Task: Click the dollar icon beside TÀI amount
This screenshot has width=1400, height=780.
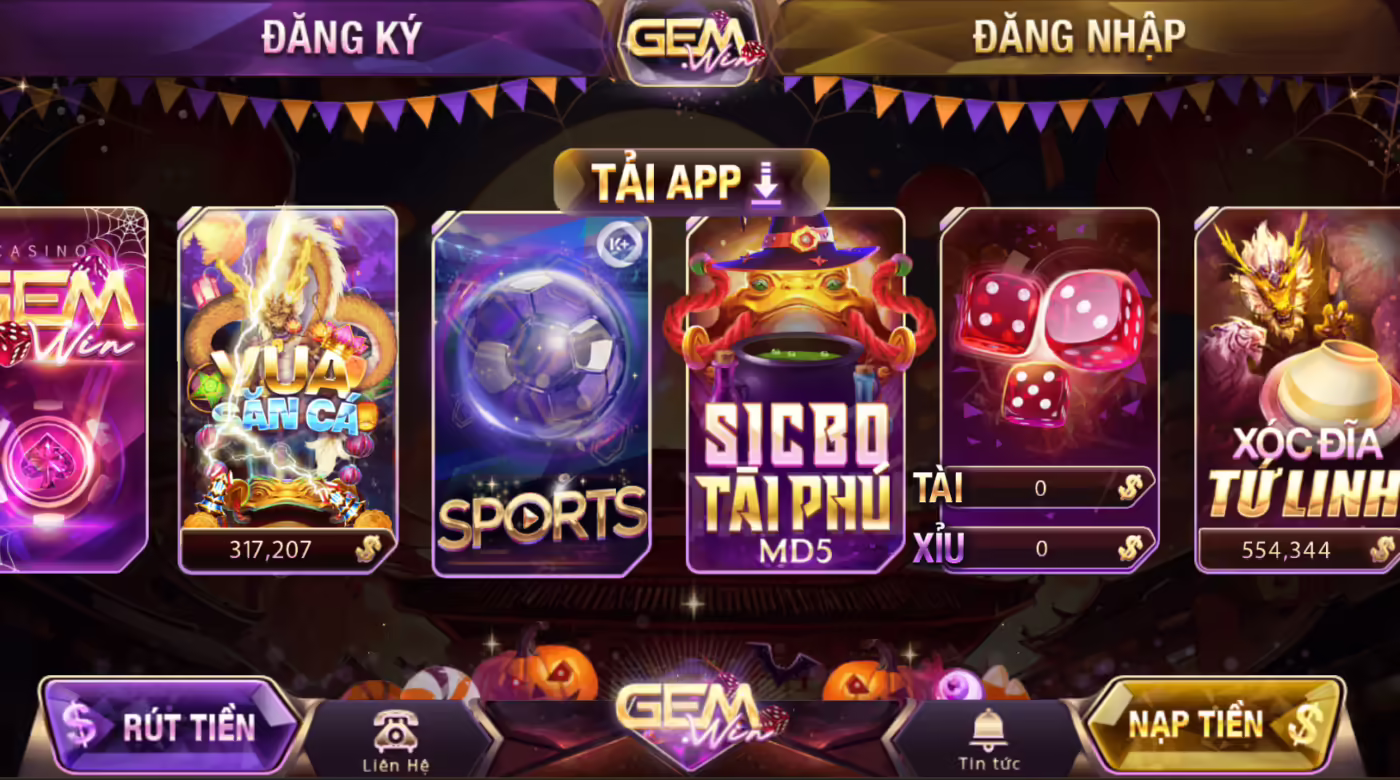Action: [1131, 488]
